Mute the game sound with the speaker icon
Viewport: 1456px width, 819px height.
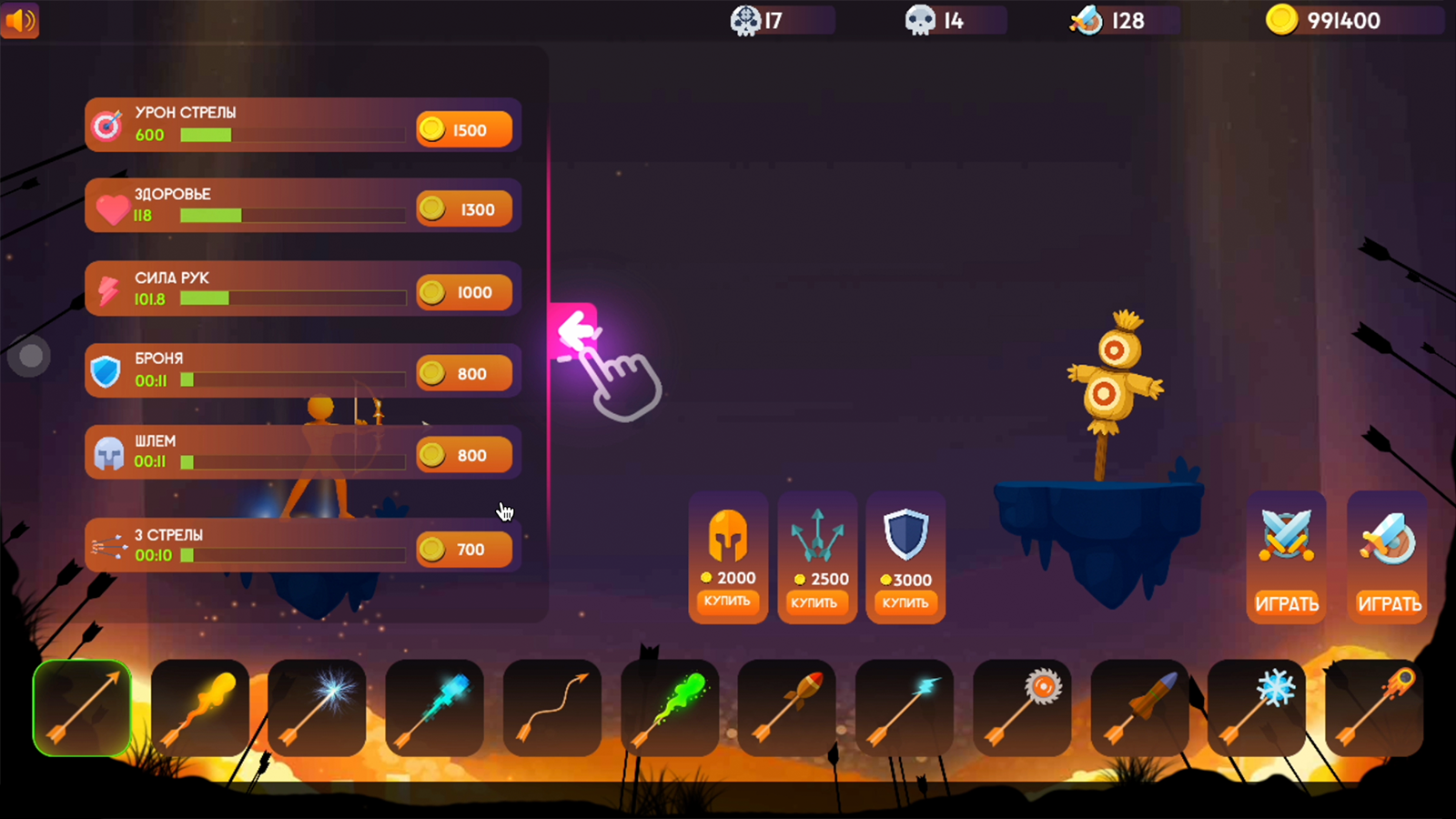[20, 20]
